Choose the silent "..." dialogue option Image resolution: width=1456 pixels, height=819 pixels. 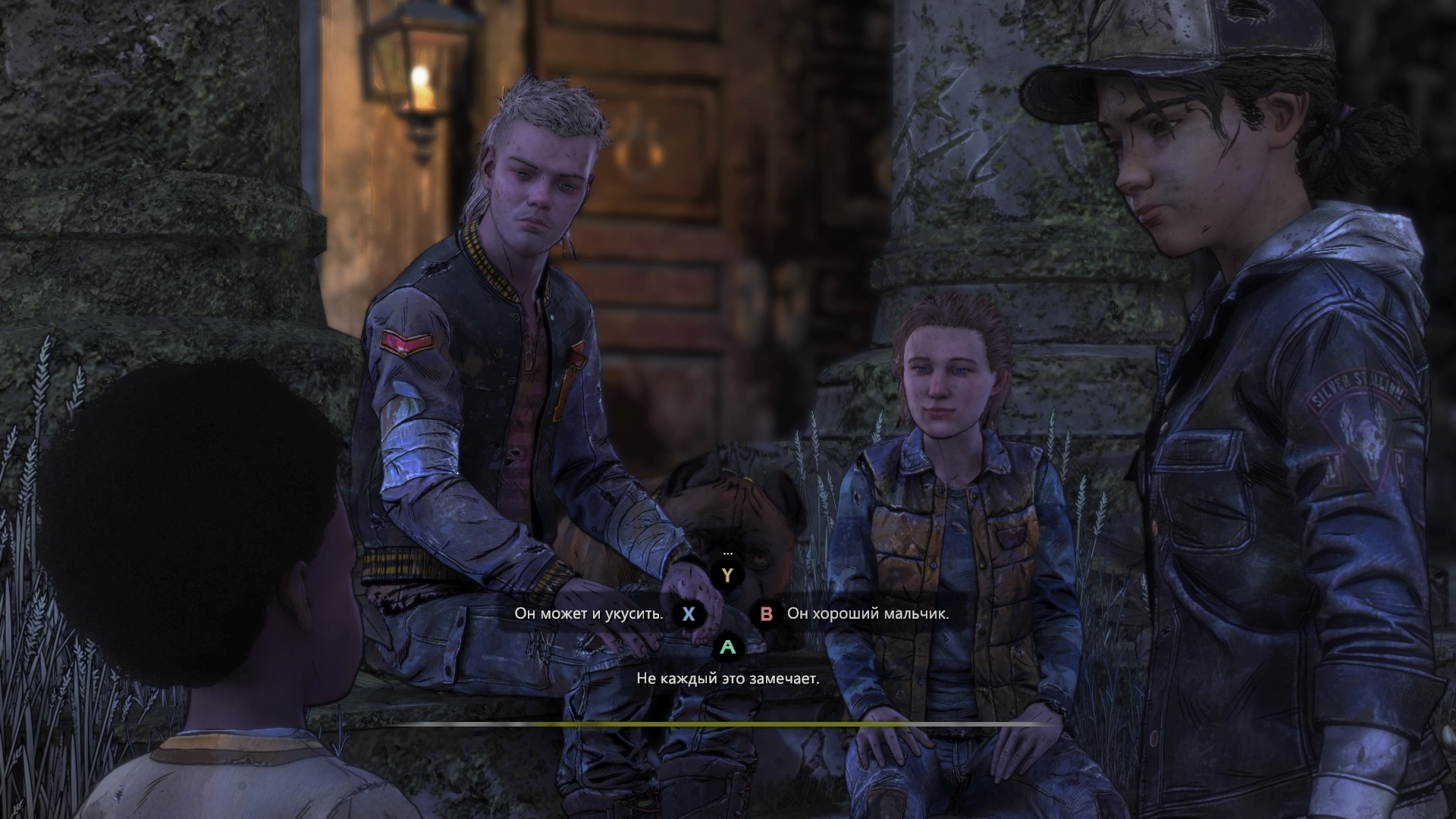point(728,574)
